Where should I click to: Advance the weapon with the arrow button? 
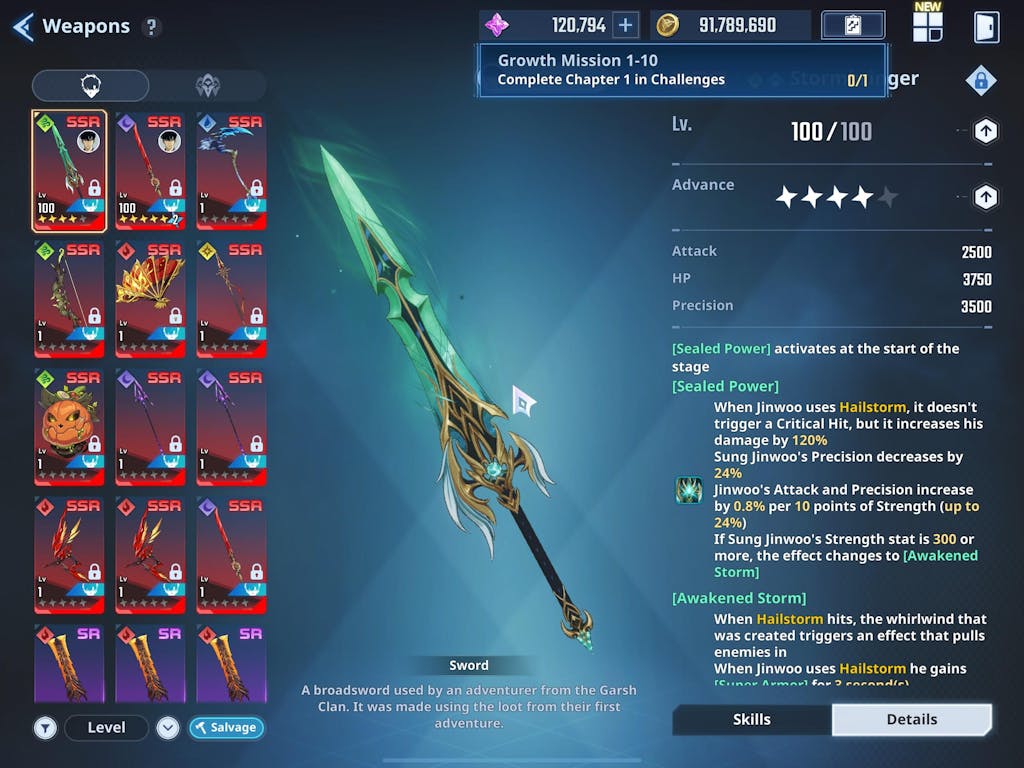point(985,197)
